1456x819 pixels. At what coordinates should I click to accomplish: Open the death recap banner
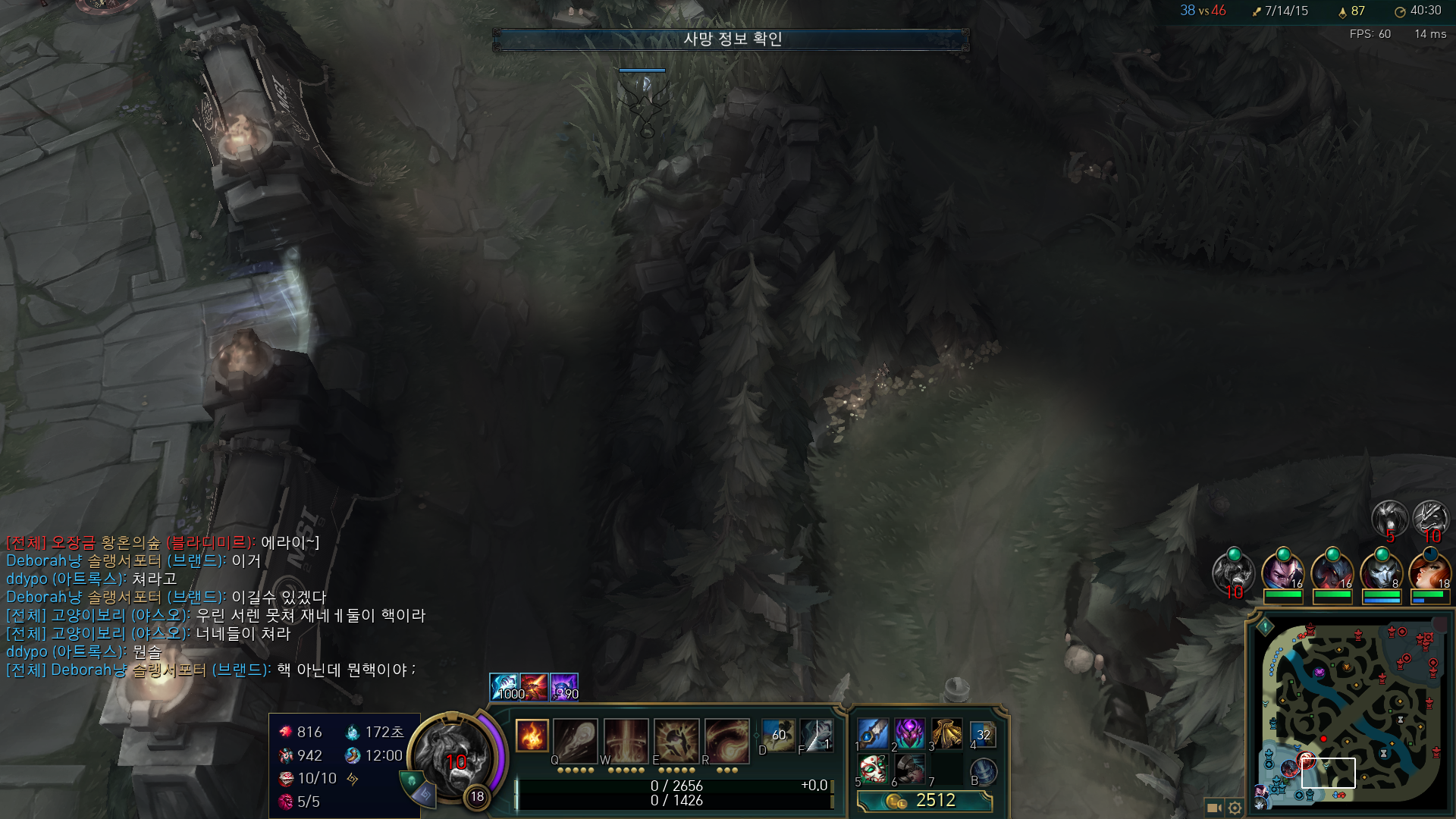point(731,39)
